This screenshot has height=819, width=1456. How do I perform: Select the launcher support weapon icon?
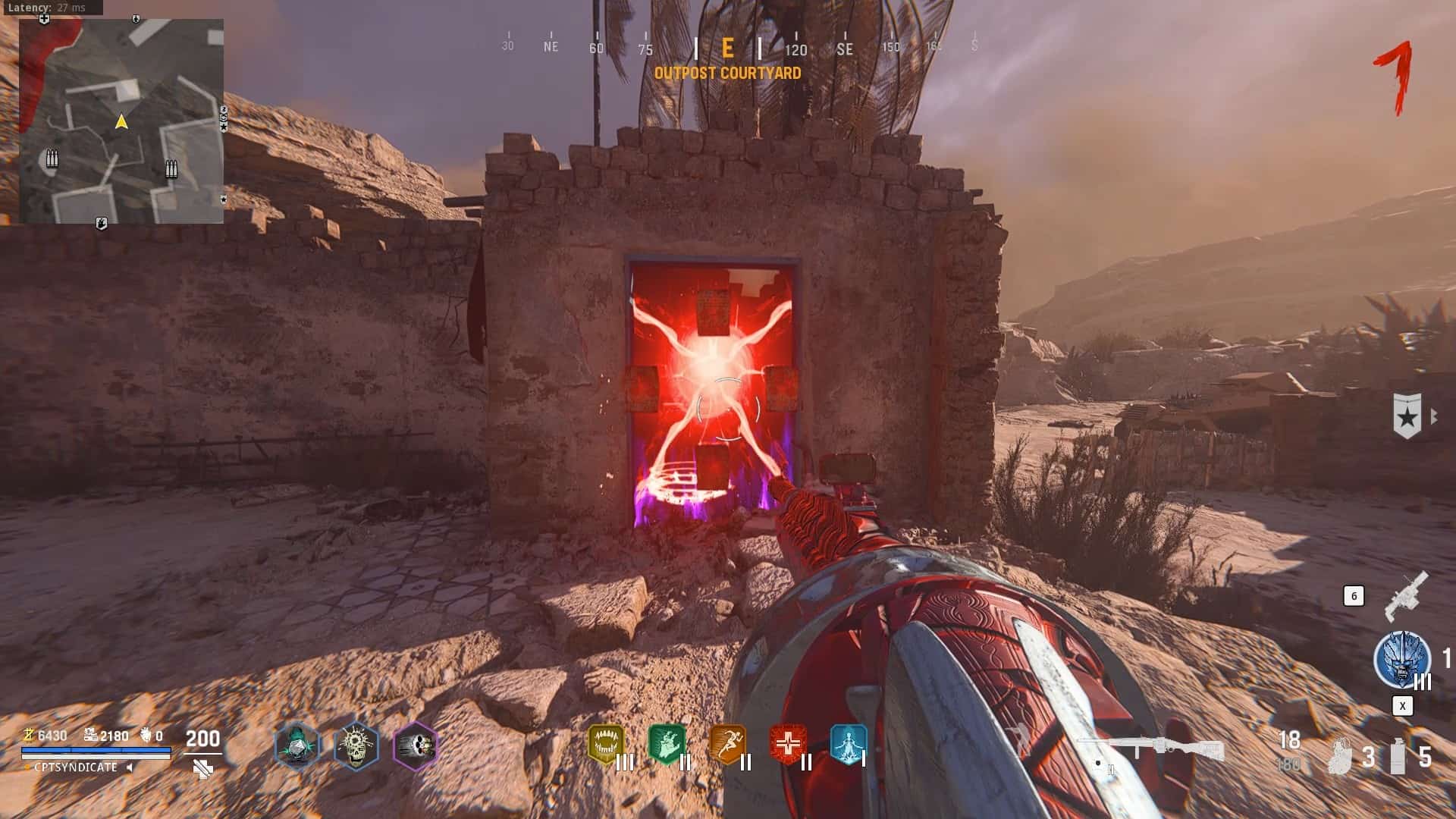(1406, 595)
